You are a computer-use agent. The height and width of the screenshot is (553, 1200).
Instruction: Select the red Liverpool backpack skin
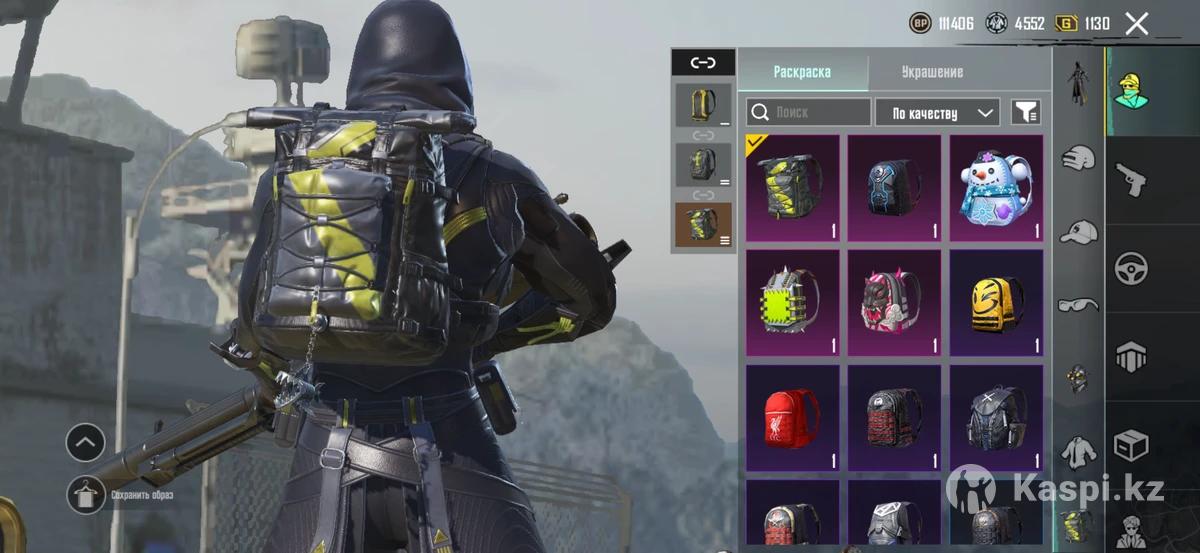792,416
